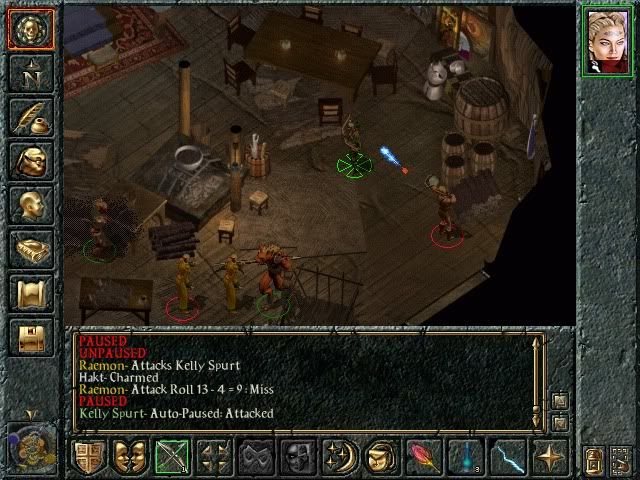The image size is (640, 480).
Task: Click the twin masks talk button
Action: (x=129, y=457)
